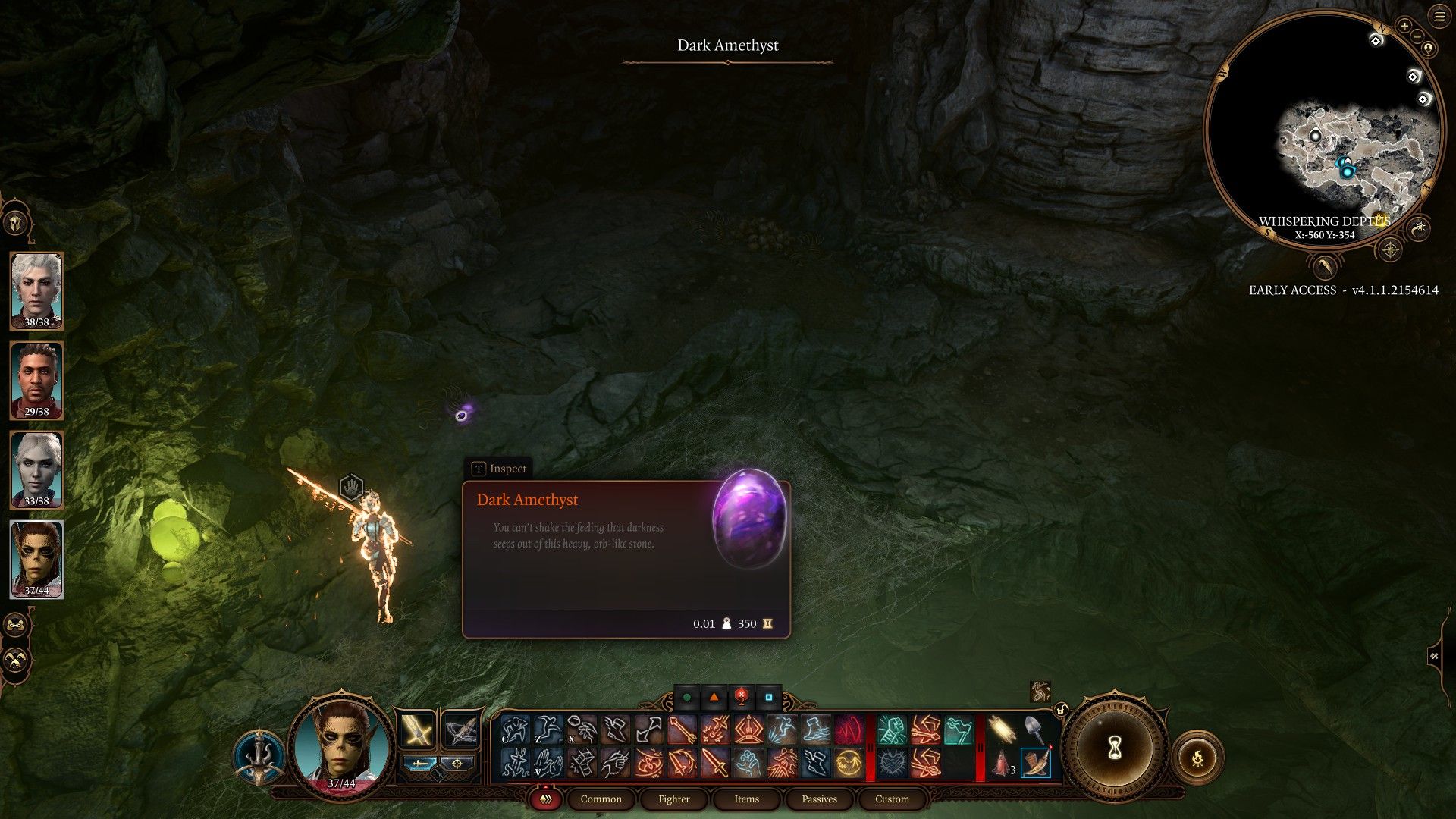The image size is (1456, 819).
Task: Open the campfire rest button
Action: (1197, 757)
